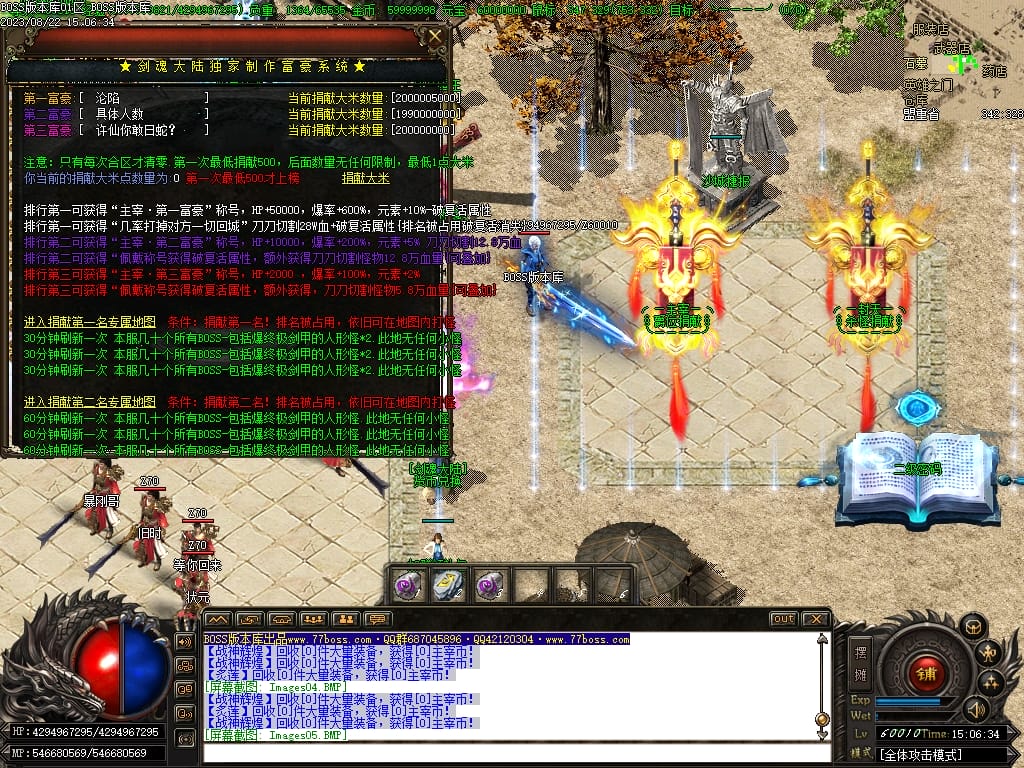Select the first chat channel tab with the mountain icon
The width and height of the screenshot is (1024, 768).
click(218, 619)
